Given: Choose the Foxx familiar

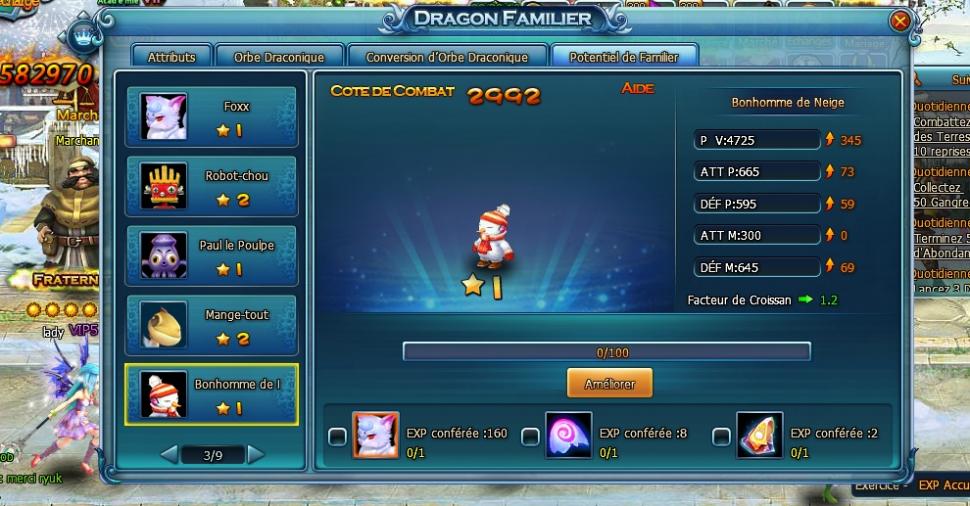Looking at the screenshot, I should tap(211, 117).
